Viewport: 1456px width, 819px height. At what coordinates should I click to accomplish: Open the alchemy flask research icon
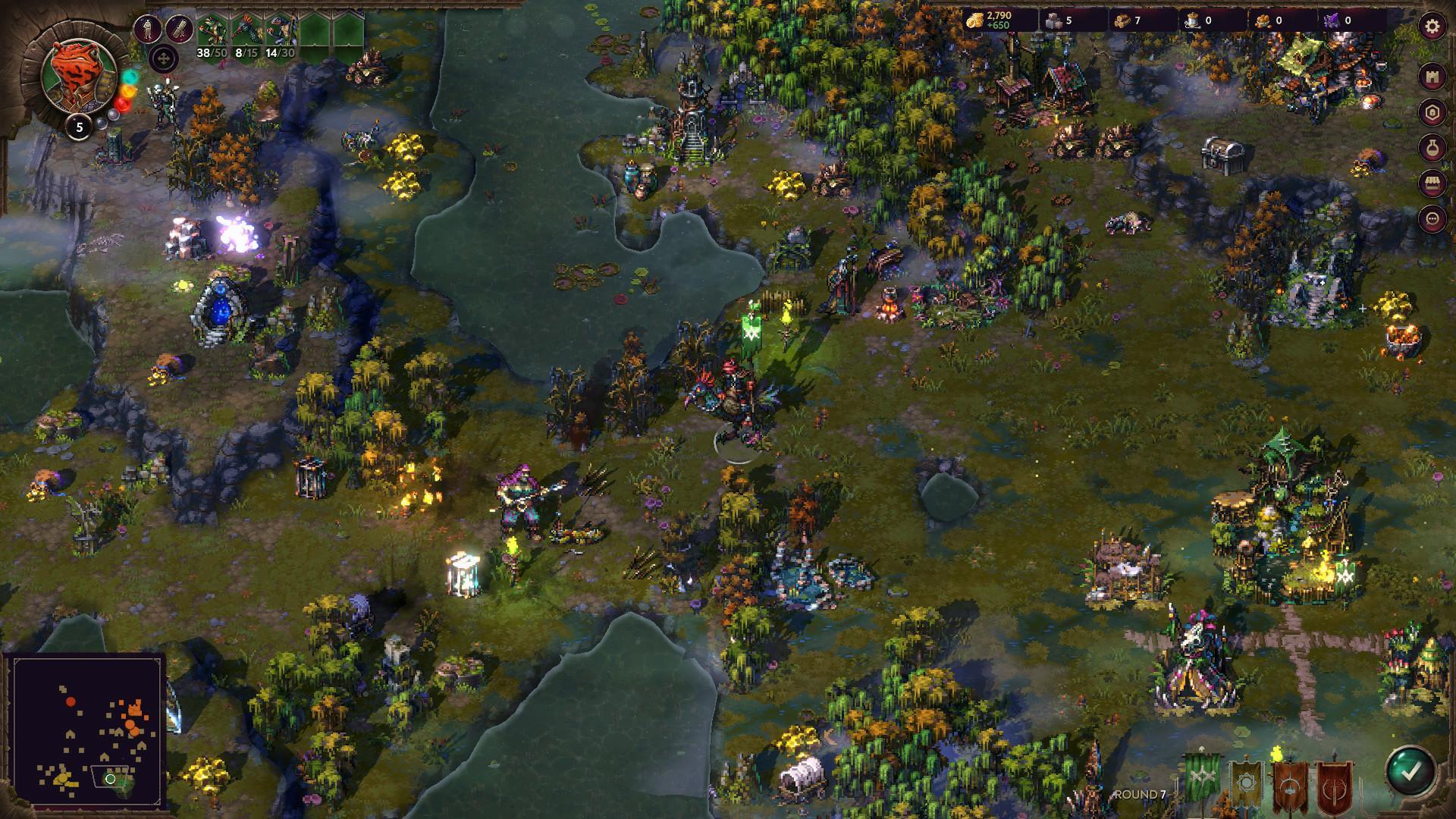[1432, 147]
